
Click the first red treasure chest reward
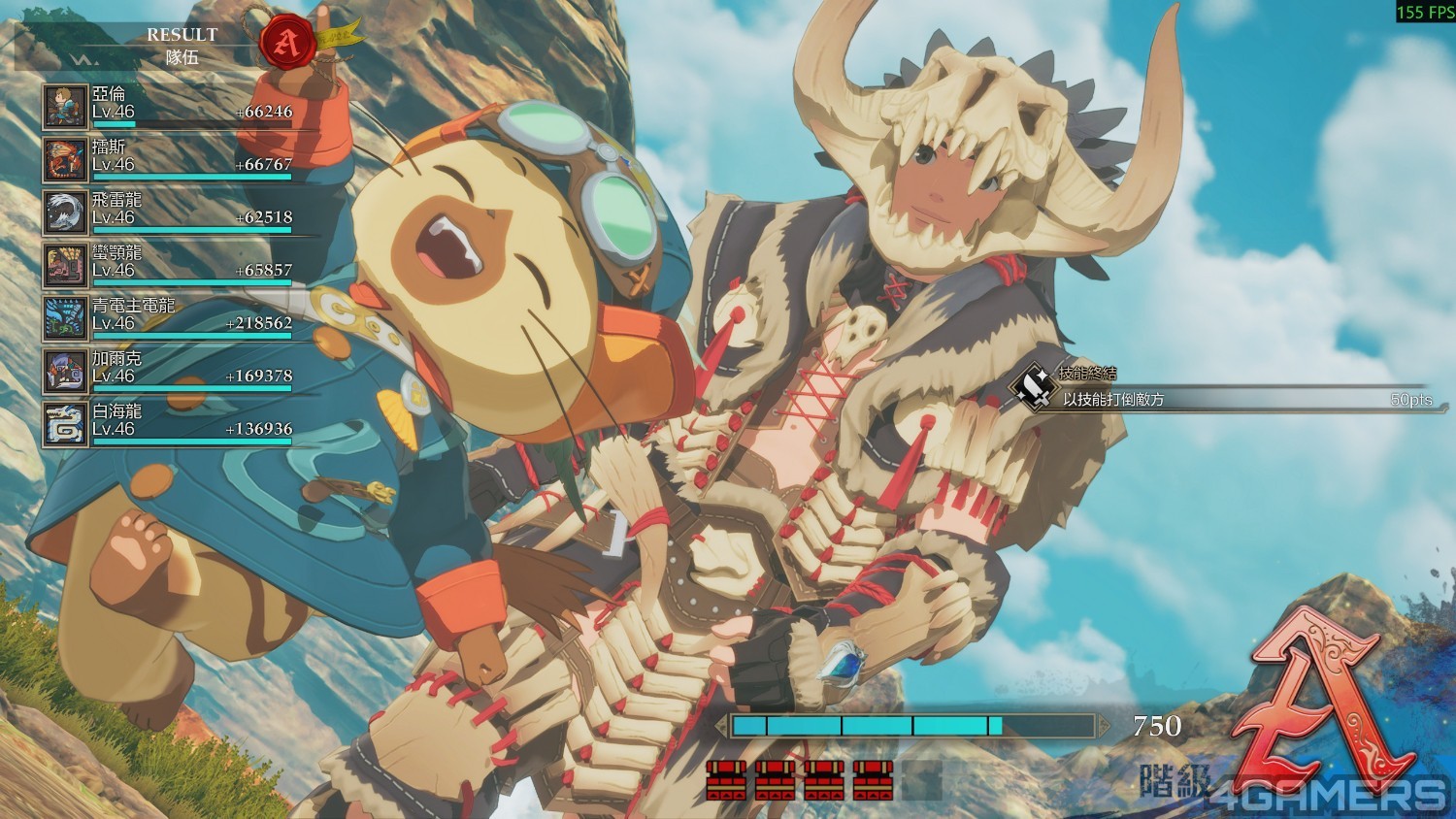click(x=726, y=779)
